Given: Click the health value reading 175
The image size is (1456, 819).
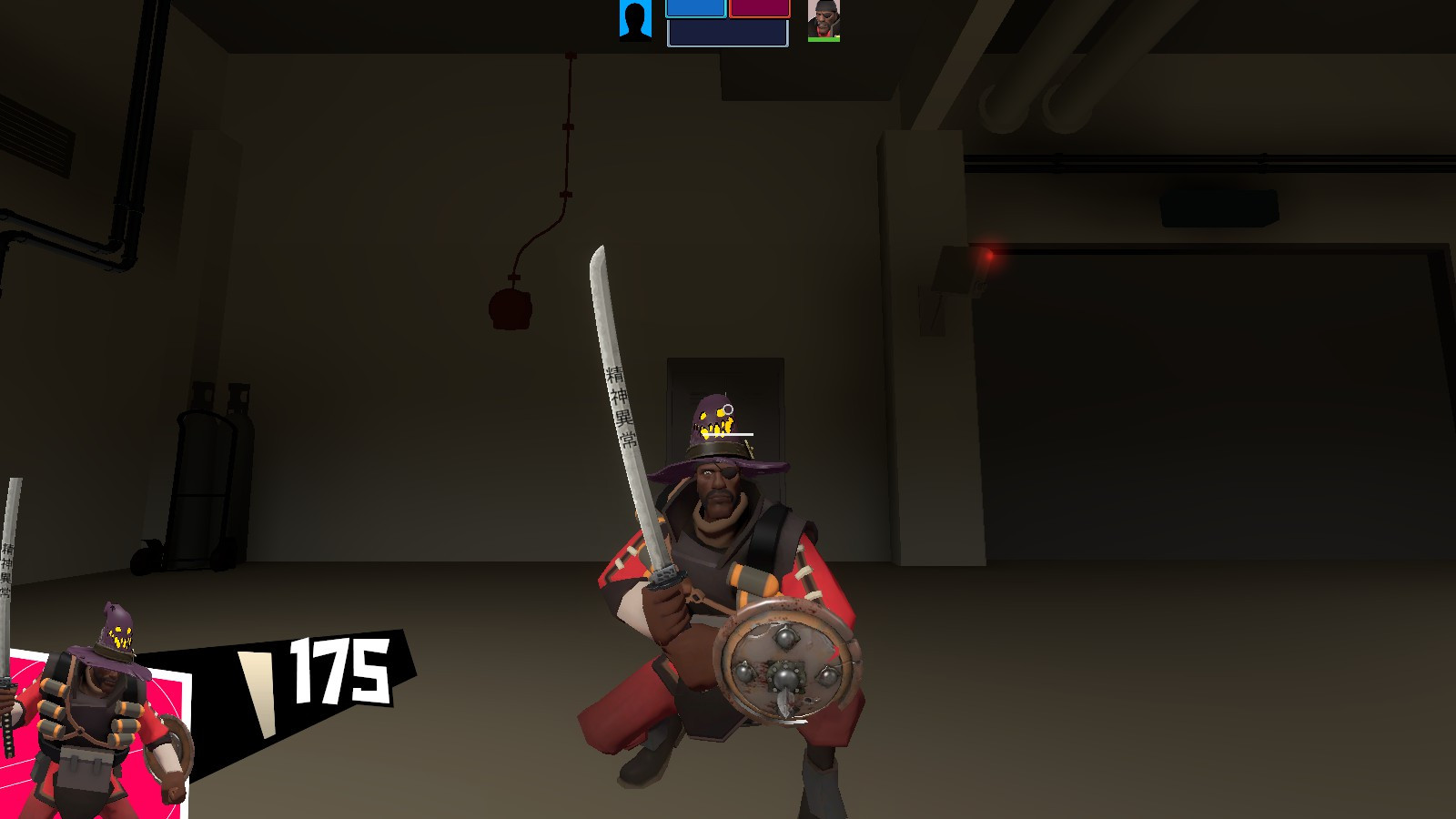Looking at the screenshot, I should click(339, 669).
